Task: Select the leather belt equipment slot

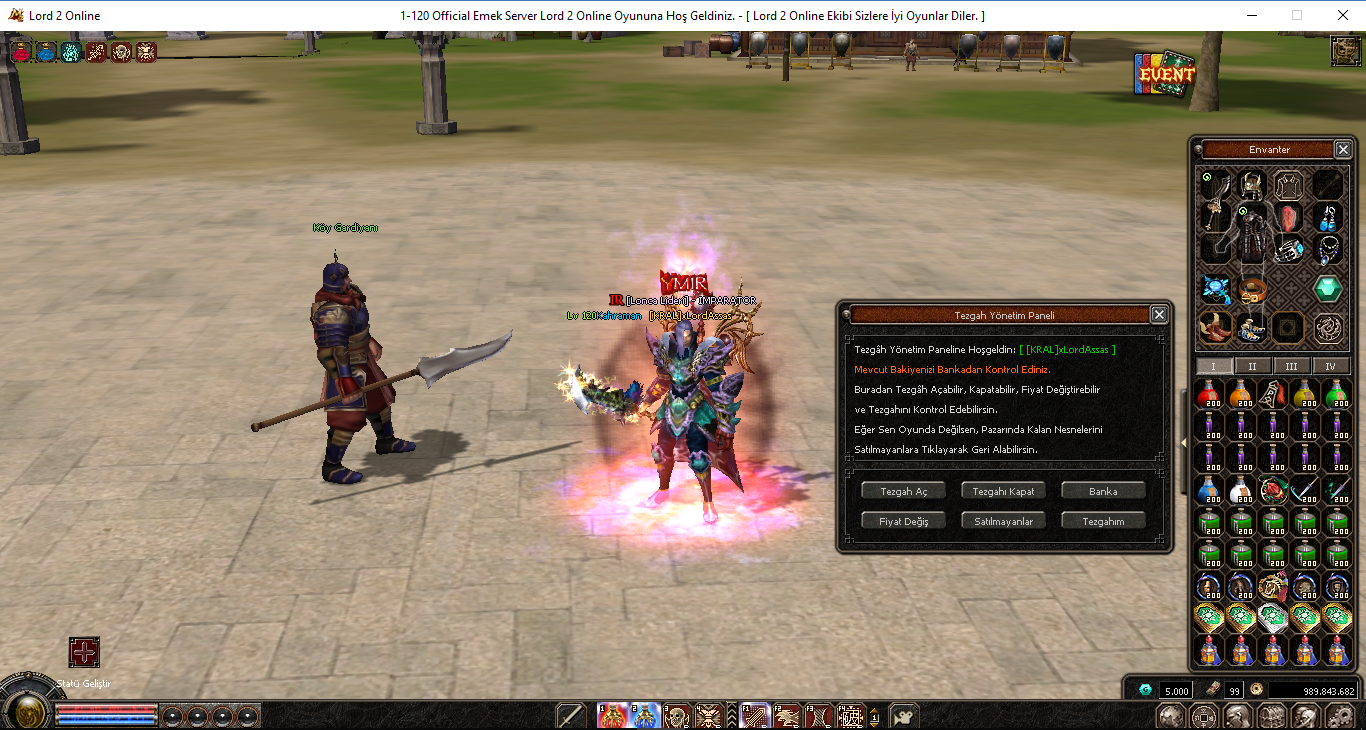Action: (x=1253, y=290)
